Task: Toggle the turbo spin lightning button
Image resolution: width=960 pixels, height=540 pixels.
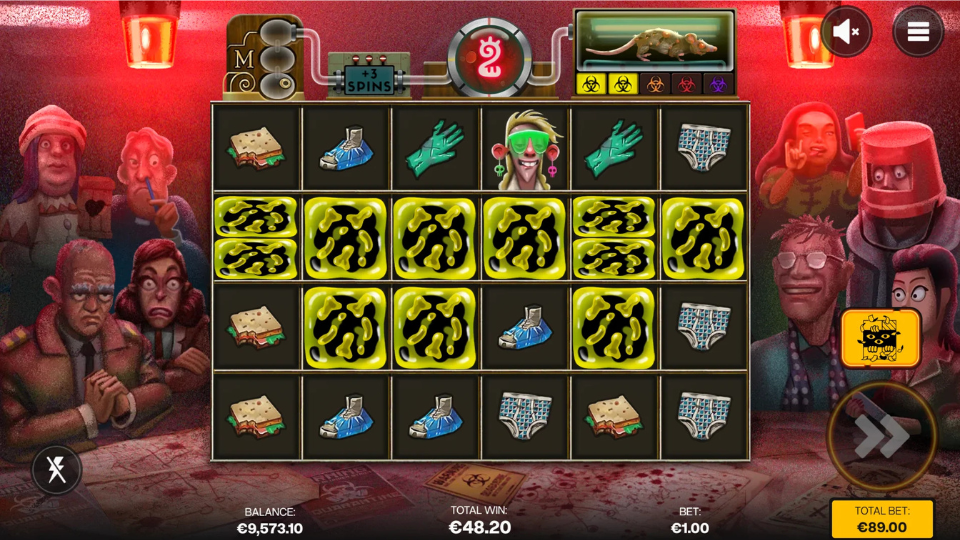Action: click(x=57, y=469)
